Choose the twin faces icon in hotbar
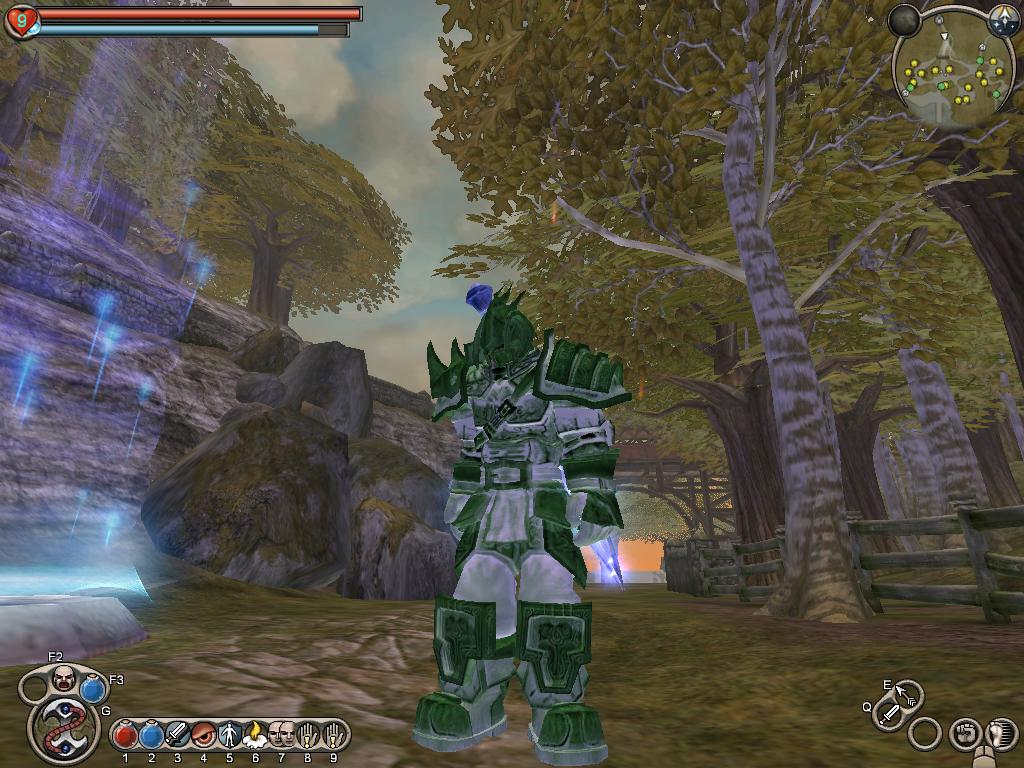 [x=281, y=735]
